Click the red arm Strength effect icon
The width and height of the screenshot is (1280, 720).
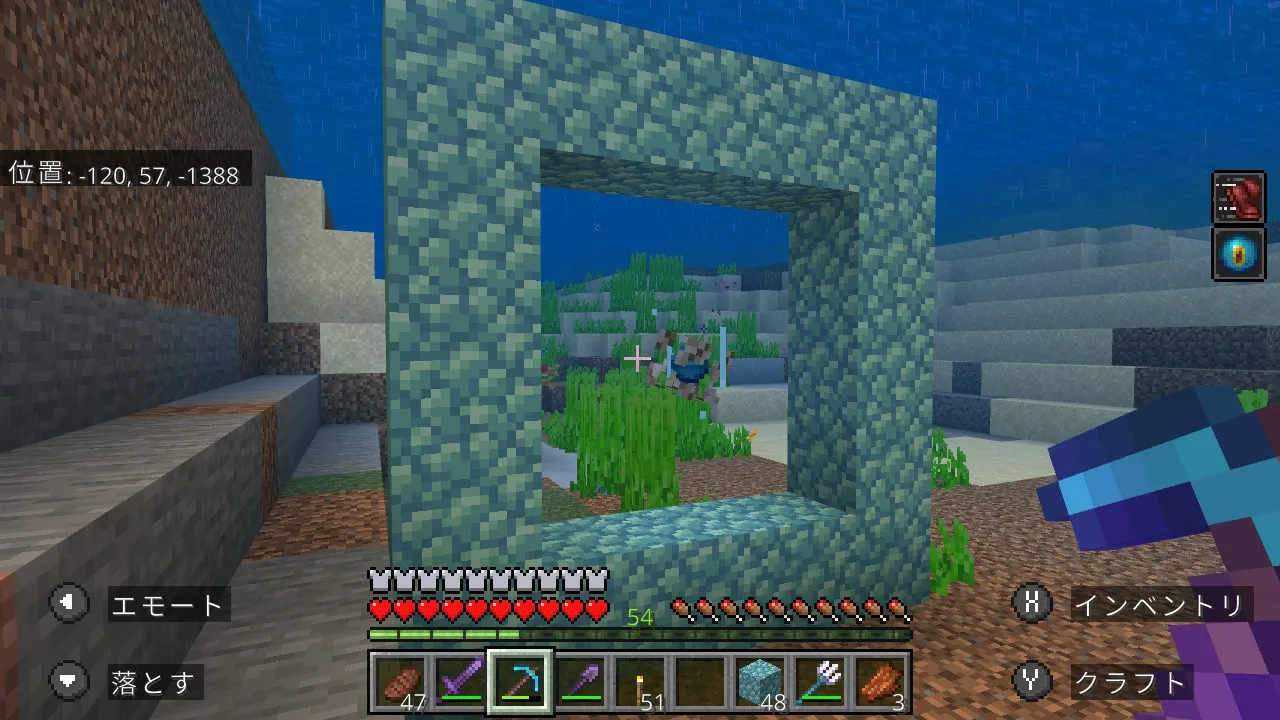[x=1238, y=196]
